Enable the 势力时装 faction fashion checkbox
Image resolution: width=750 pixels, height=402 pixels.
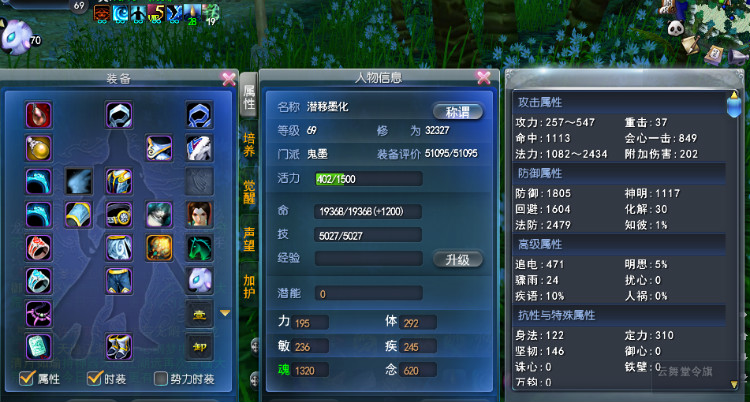(161, 379)
